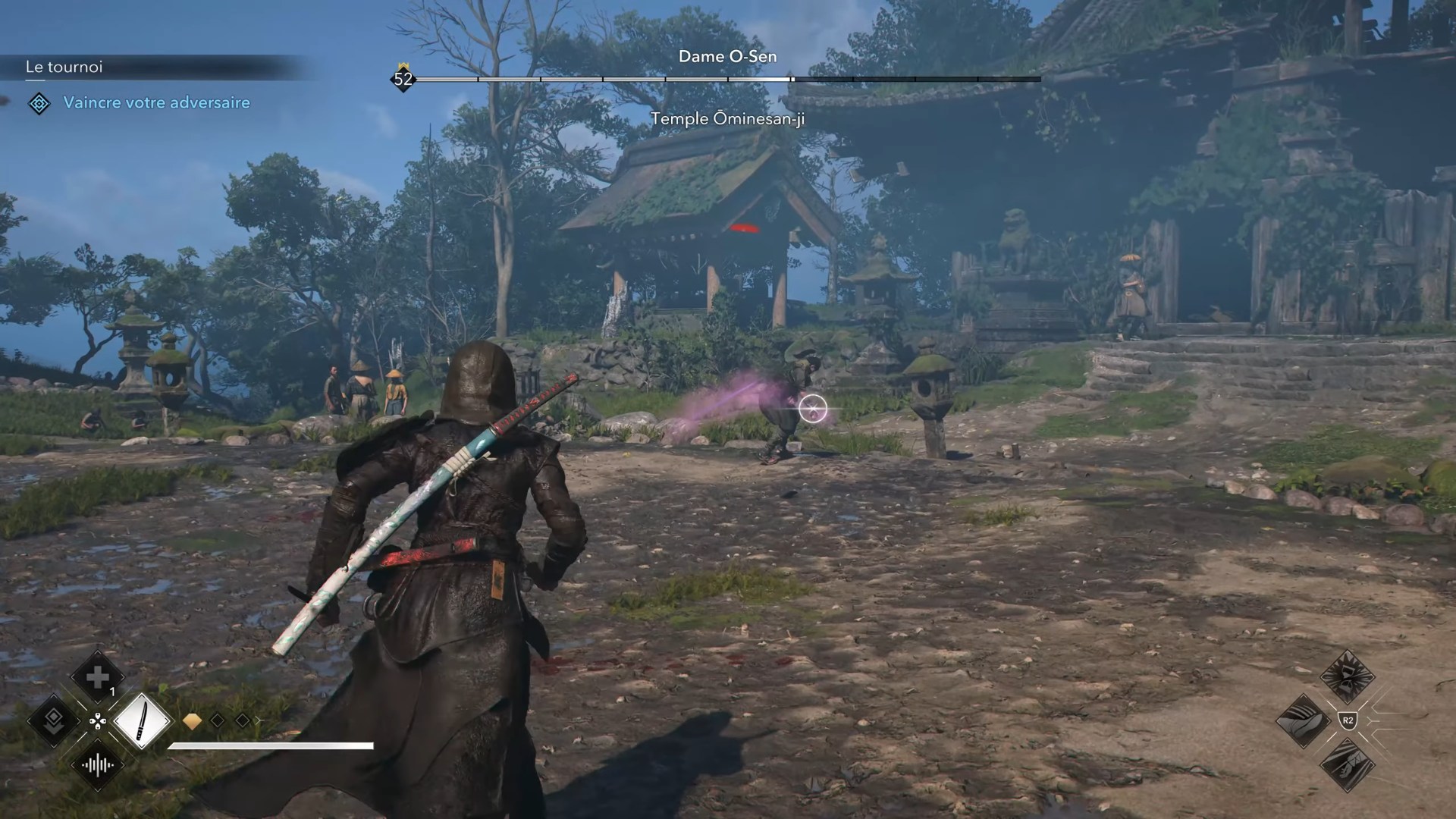Image resolution: width=1456 pixels, height=819 pixels.
Task: Select the white katana weapon icon
Action: 143,720
